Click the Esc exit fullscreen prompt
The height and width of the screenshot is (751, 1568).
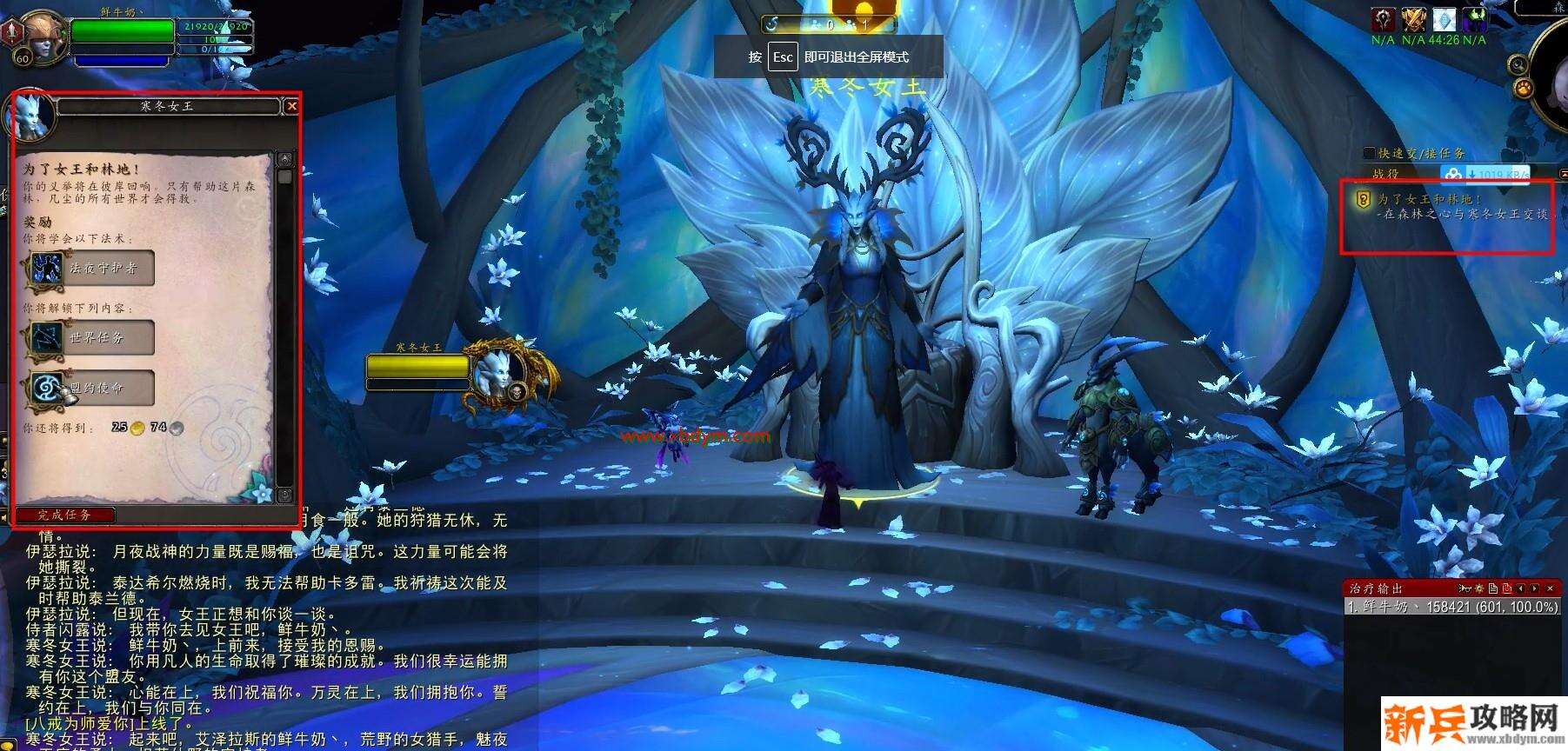click(x=782, y=56)
